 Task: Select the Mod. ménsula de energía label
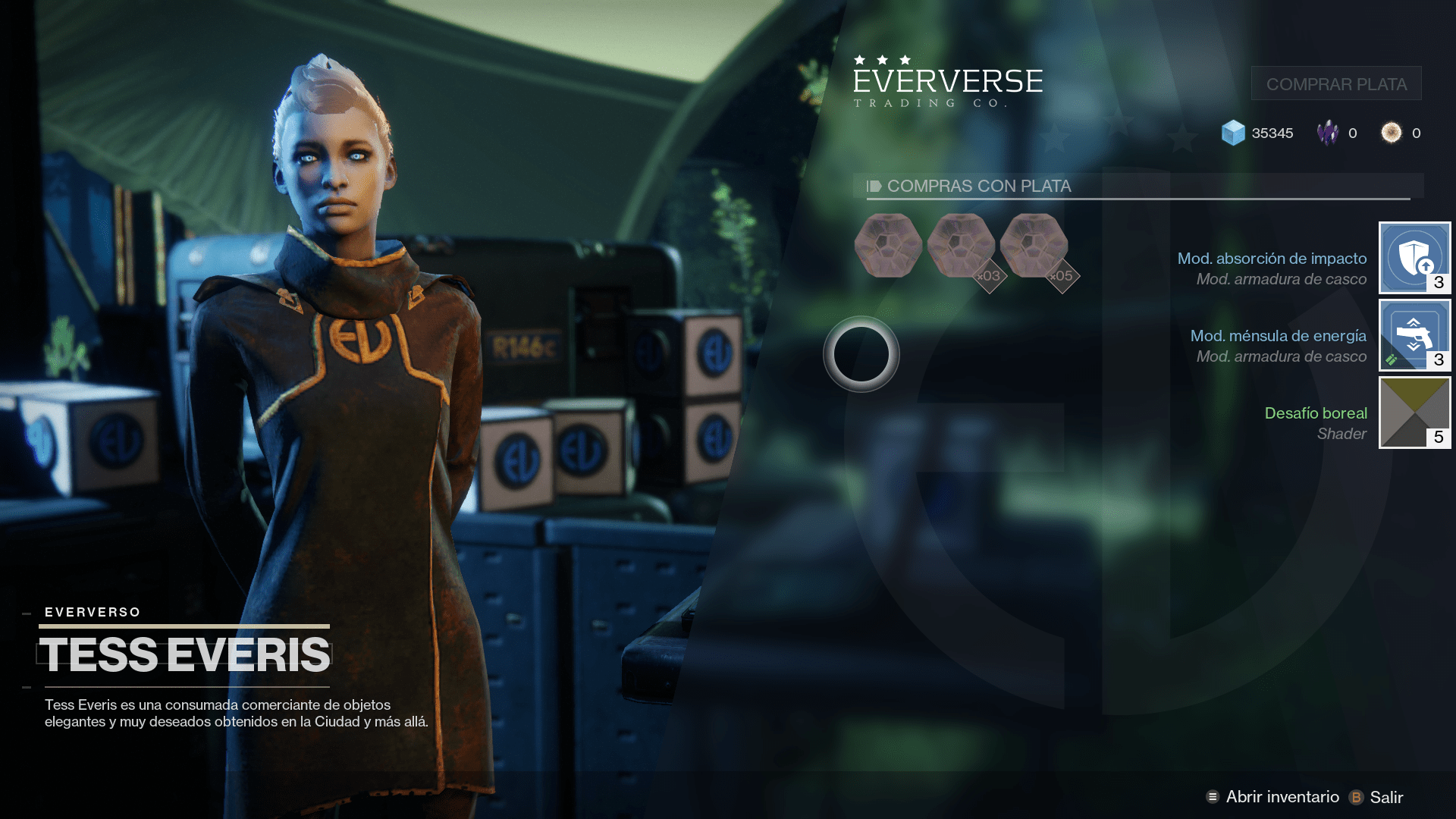coord(1278,336)
